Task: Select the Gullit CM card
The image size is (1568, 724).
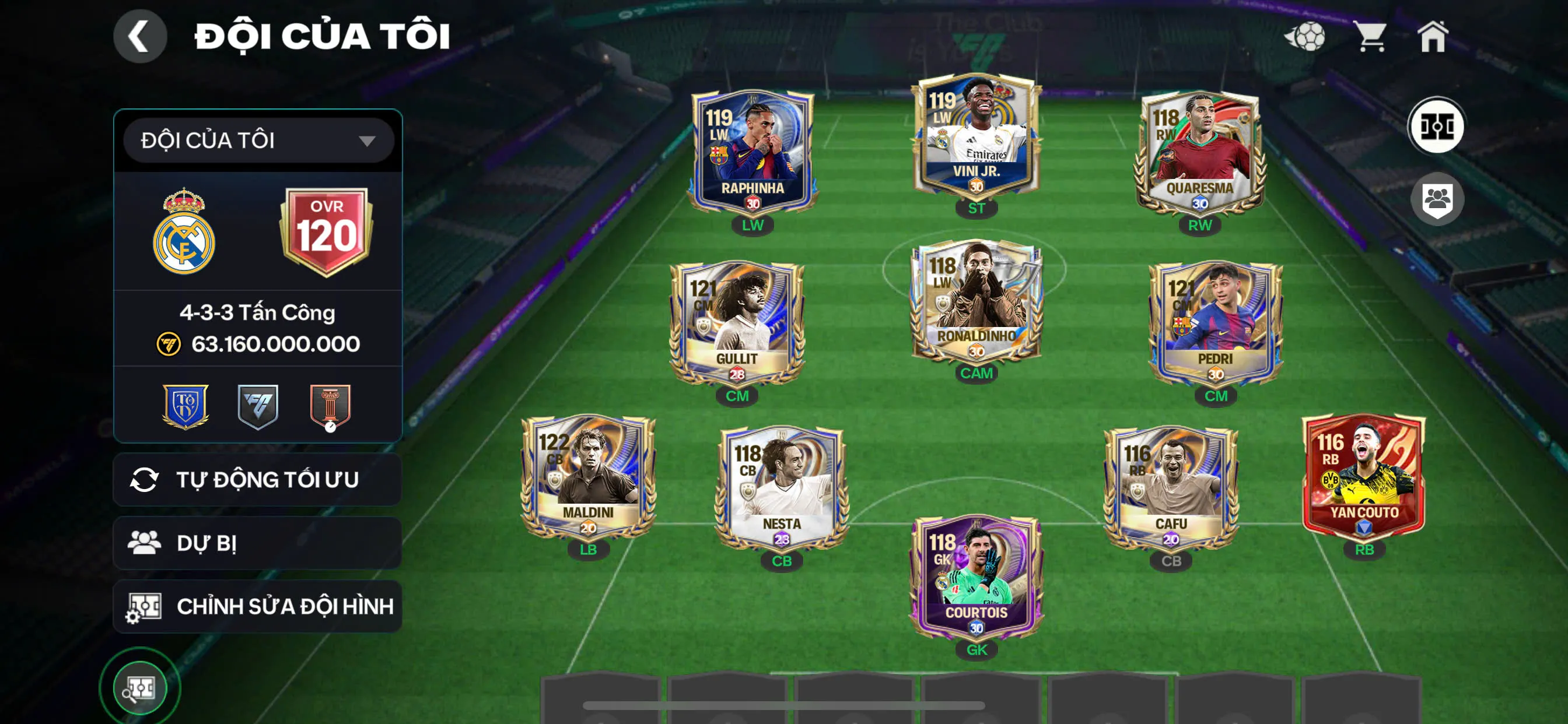Action: (x=737, y=324)
